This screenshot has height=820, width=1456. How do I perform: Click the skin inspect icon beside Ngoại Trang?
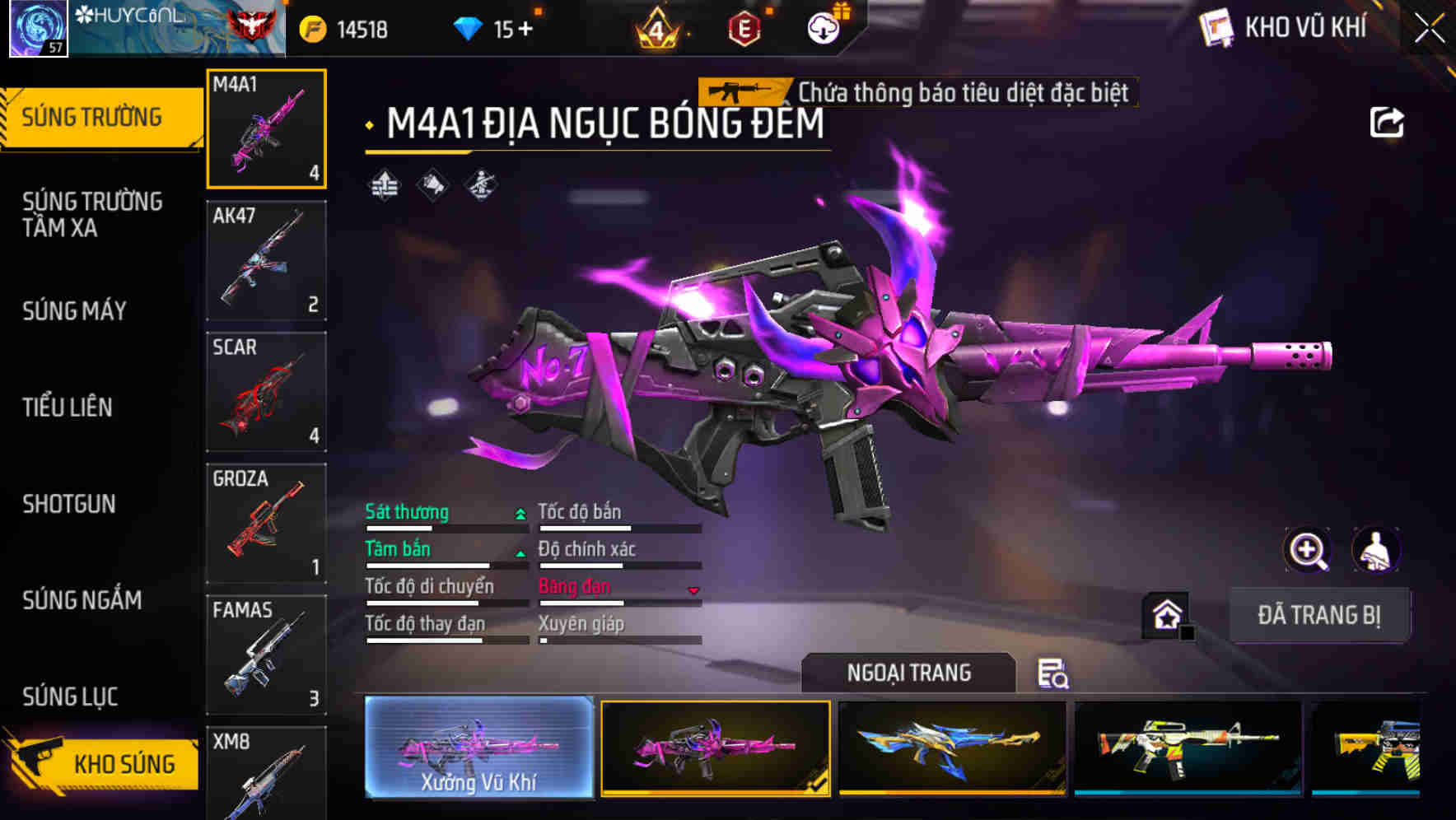tap(1054, 673)
